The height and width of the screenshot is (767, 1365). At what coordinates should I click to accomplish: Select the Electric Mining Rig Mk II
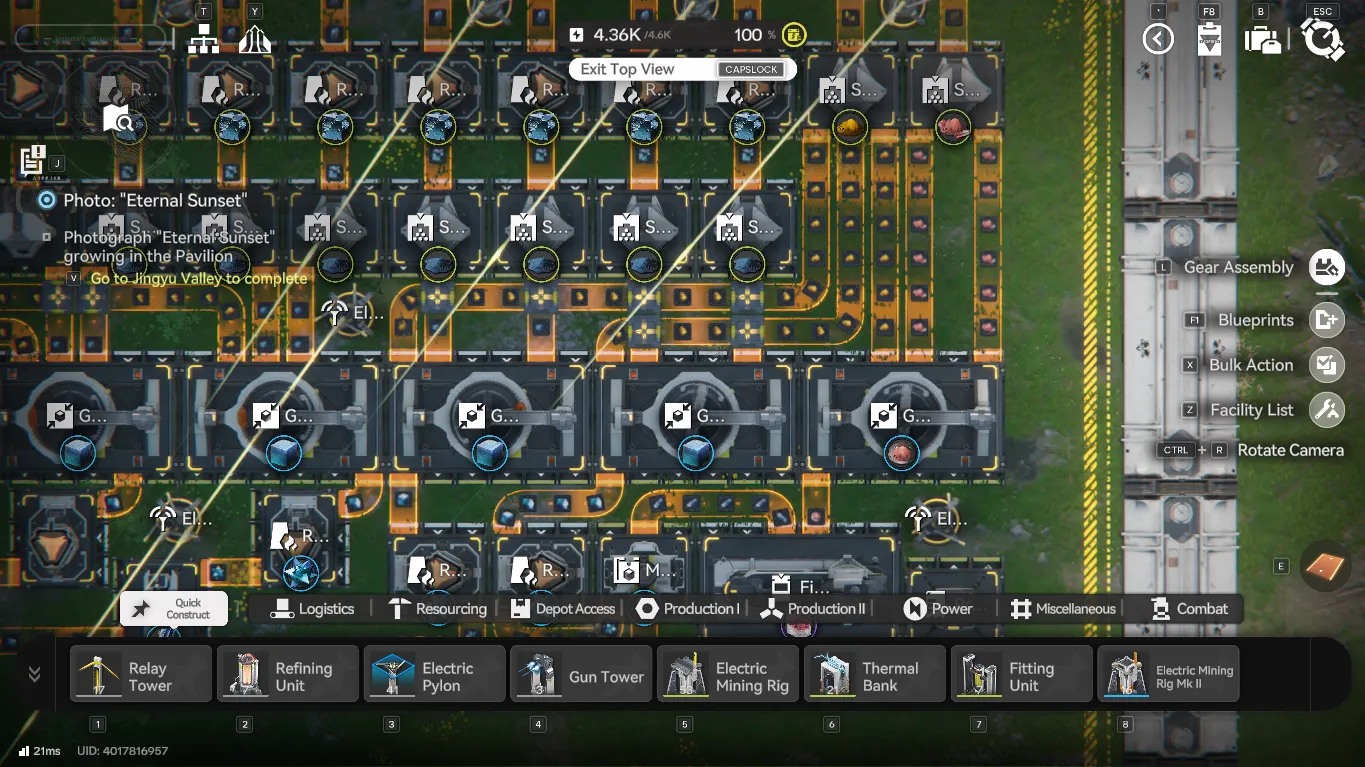(x=1168, y=673)
